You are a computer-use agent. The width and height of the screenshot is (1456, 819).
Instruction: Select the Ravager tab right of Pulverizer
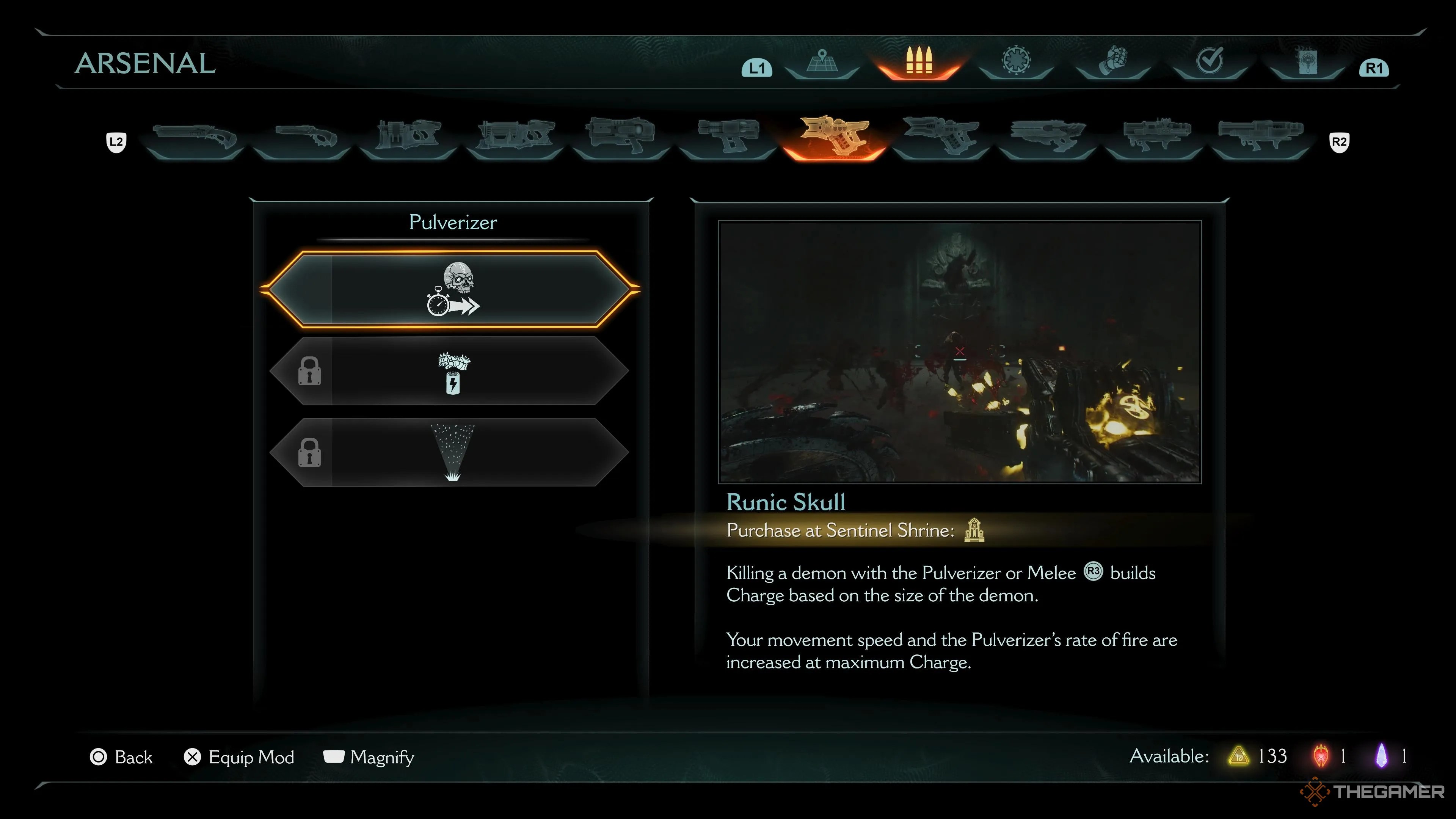(x=940, y=137)
